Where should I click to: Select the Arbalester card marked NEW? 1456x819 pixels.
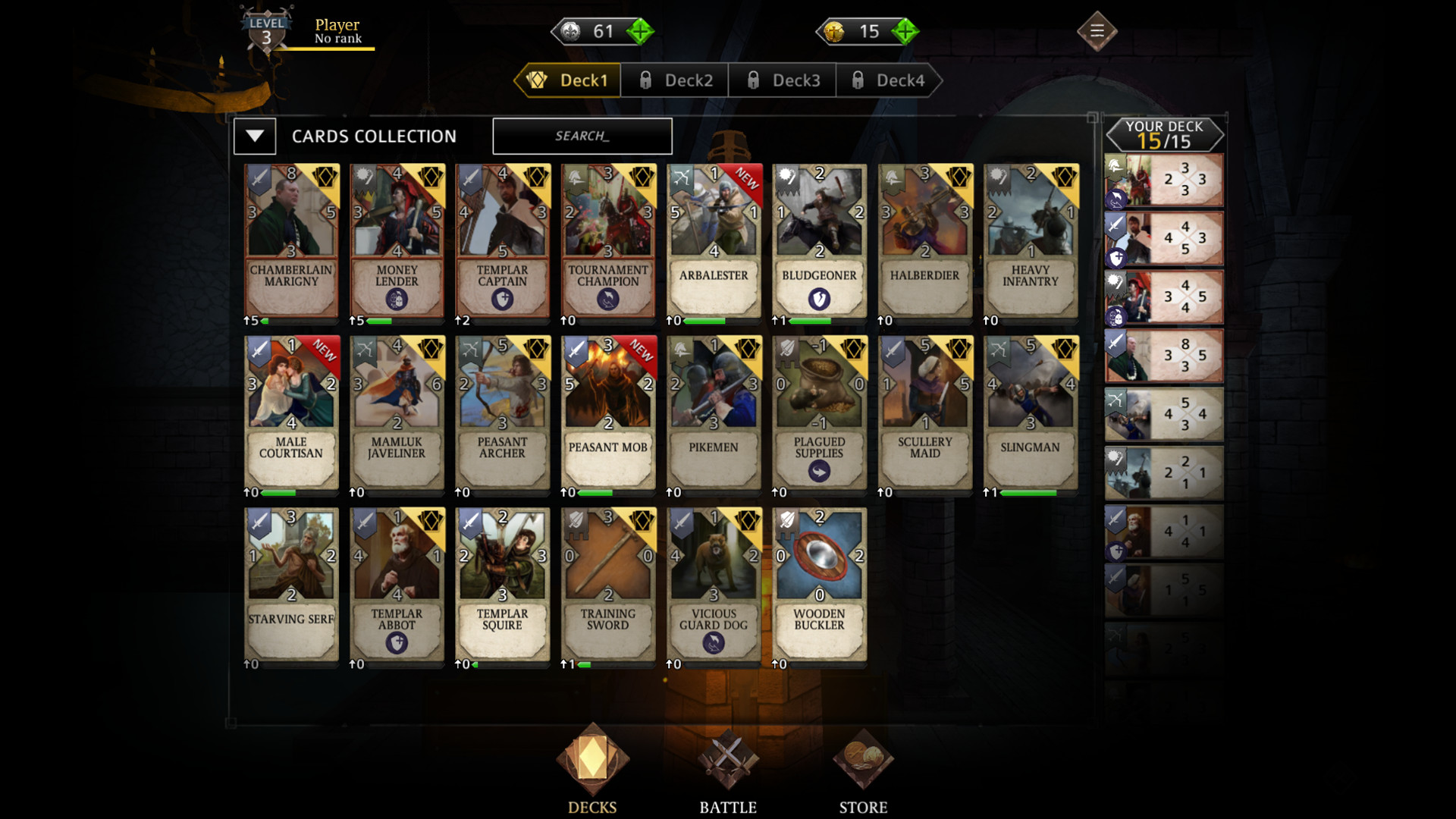714,243
